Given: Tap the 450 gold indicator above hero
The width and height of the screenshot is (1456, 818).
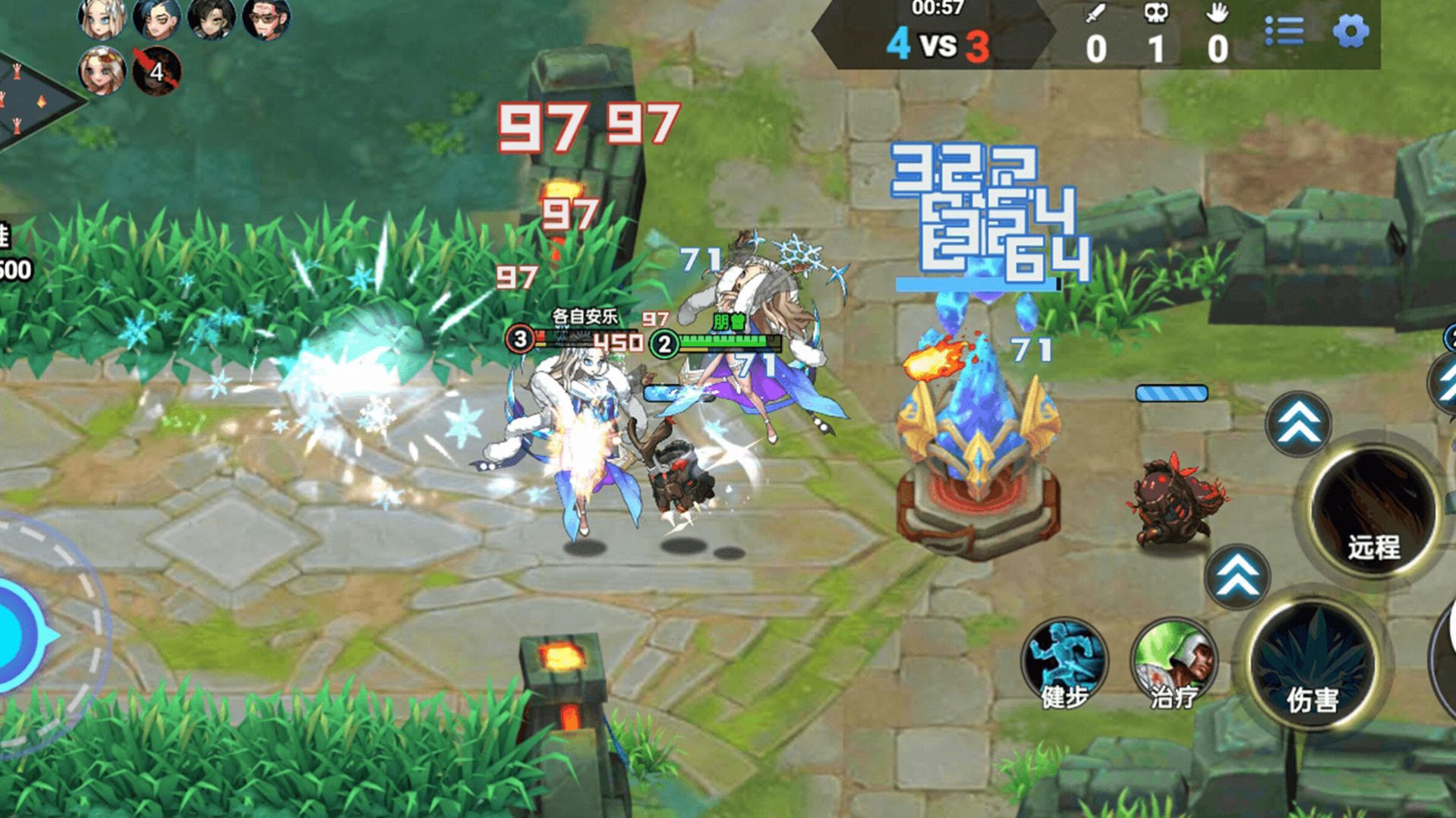Looking at the screenshot, I should pyautogui.click(x=621, y=342).
